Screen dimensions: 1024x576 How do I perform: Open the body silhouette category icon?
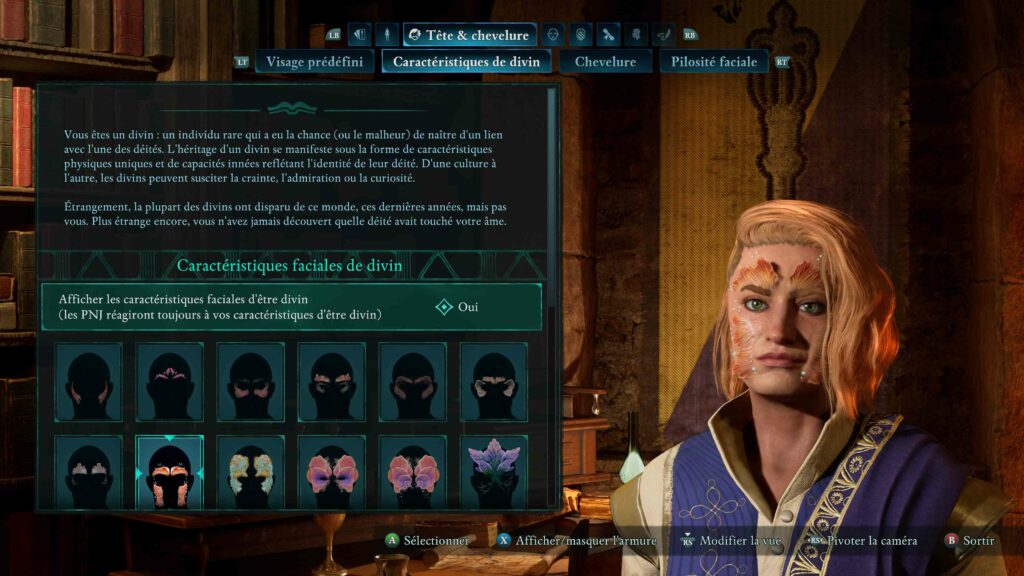pos(387,35)
